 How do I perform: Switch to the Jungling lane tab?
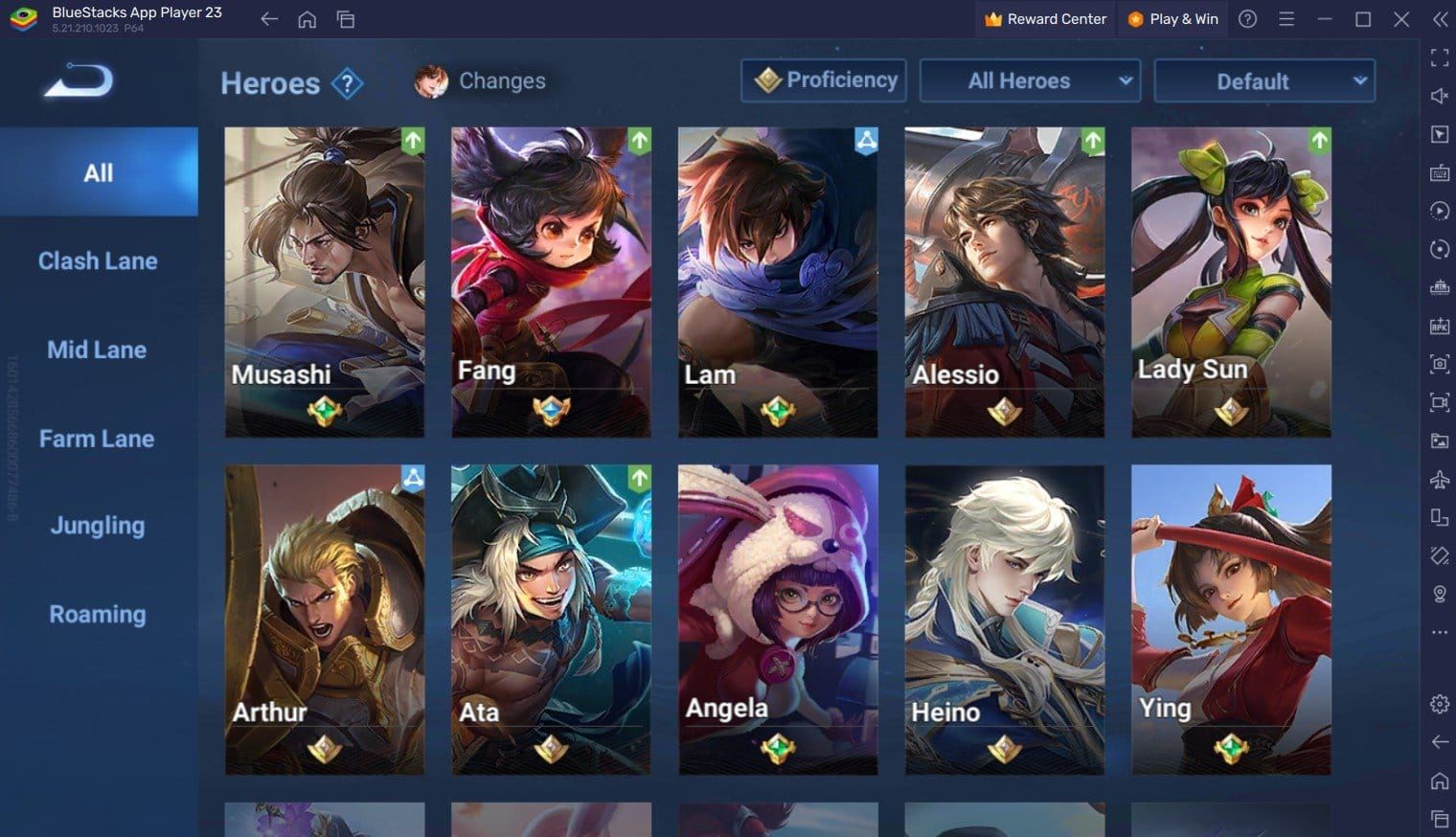97,526
